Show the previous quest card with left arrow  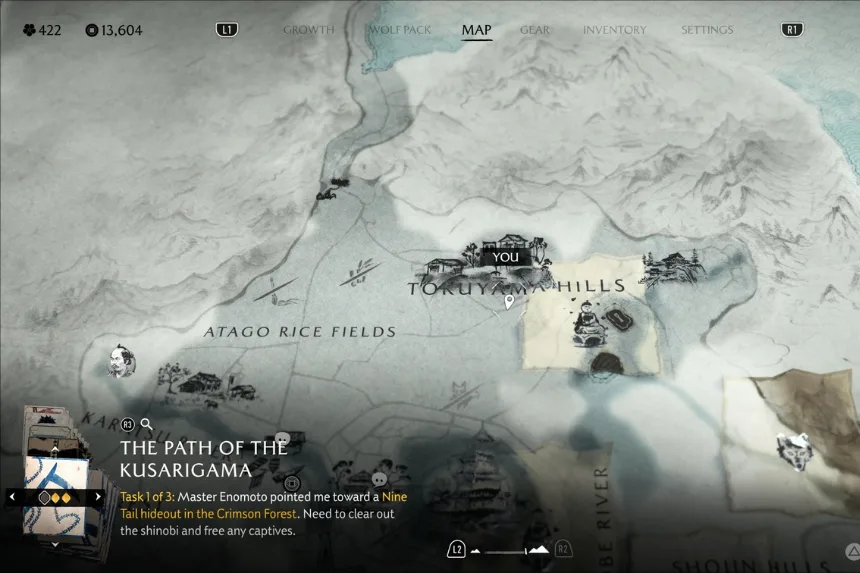pyautogui.click(x=12, y=496)
